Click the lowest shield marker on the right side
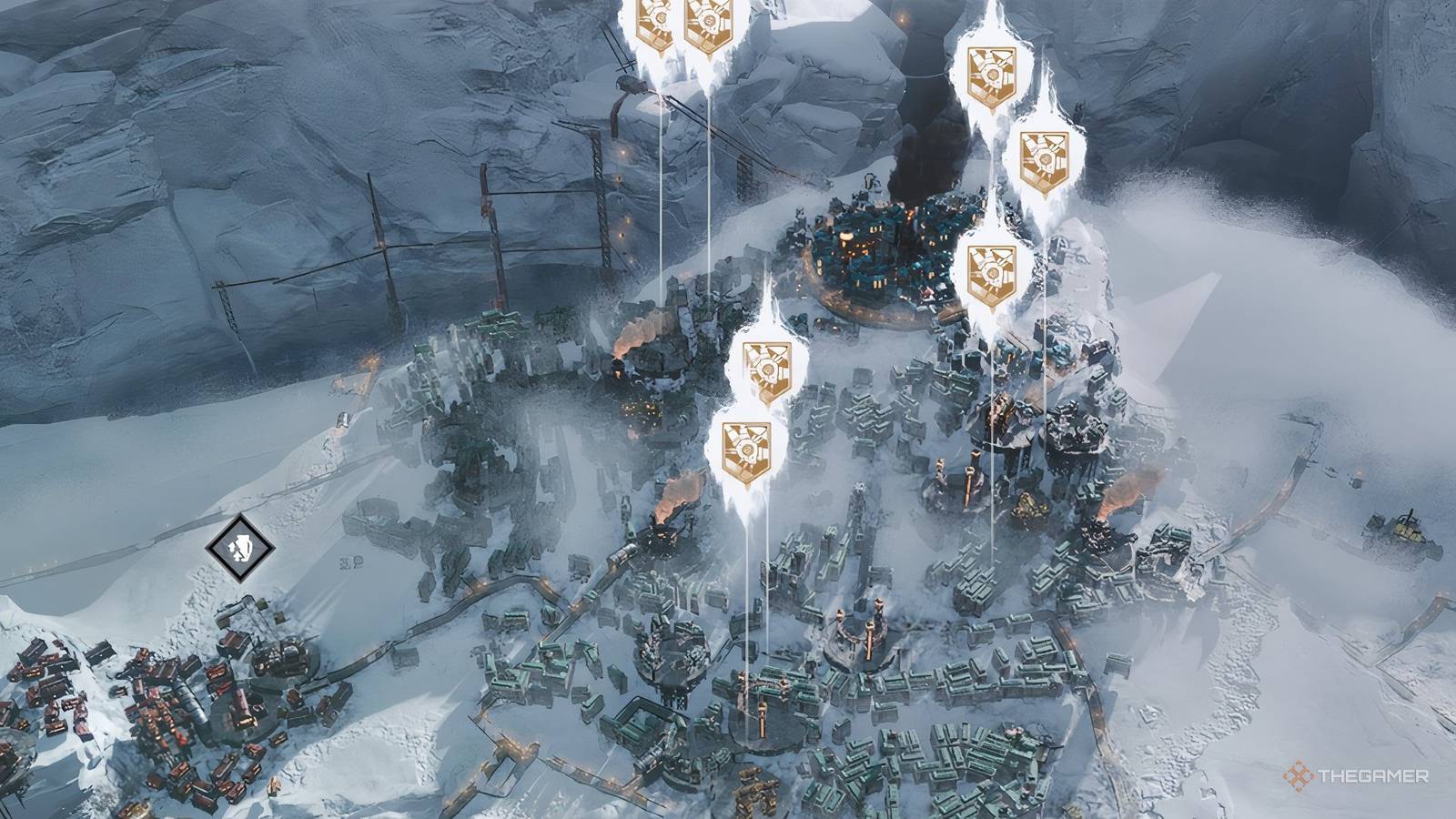Viewport: 1456px width, 819px height. click(x=992, y=268)
